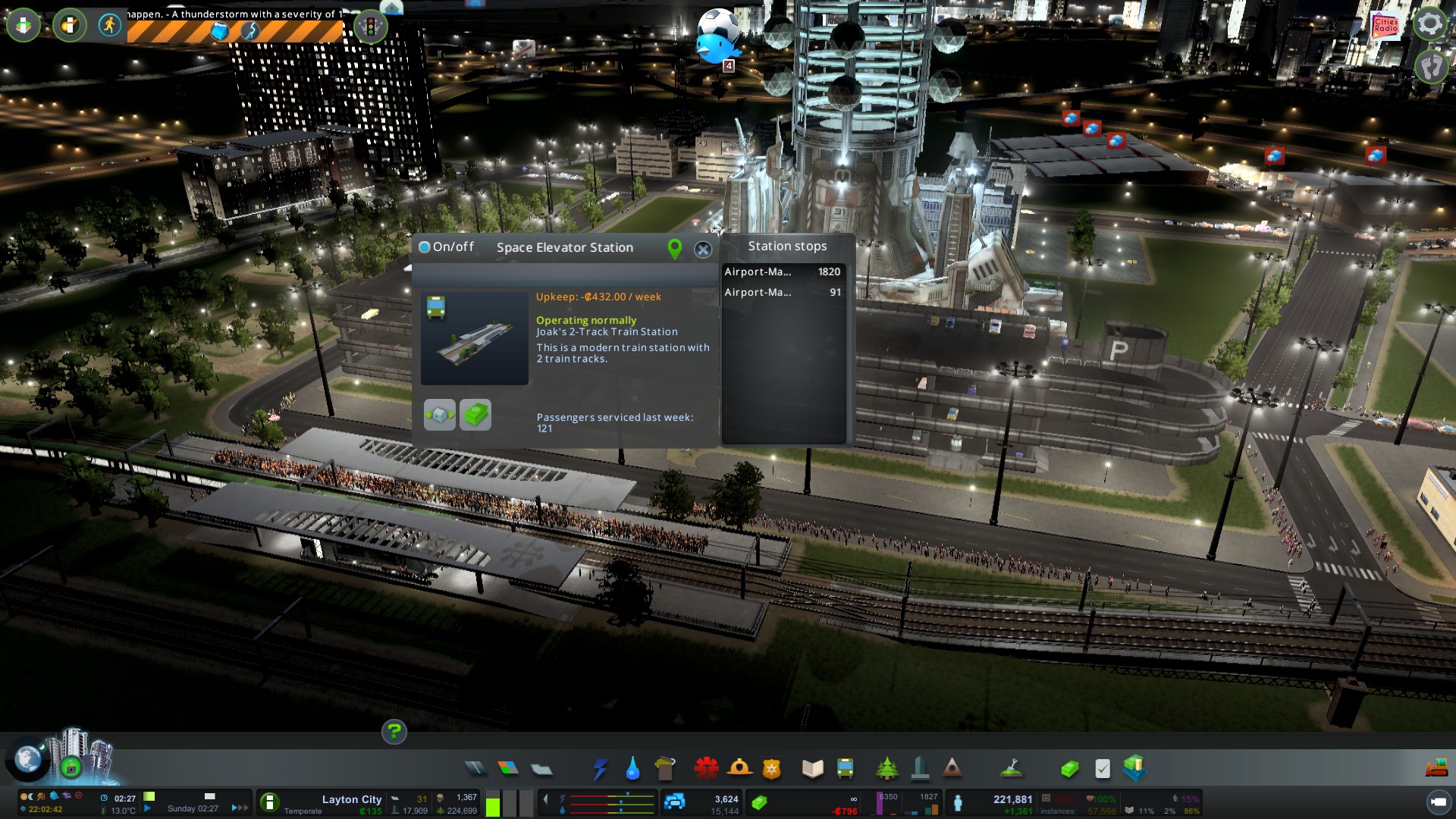Open the Fire Department menu

tap(739, 769)
